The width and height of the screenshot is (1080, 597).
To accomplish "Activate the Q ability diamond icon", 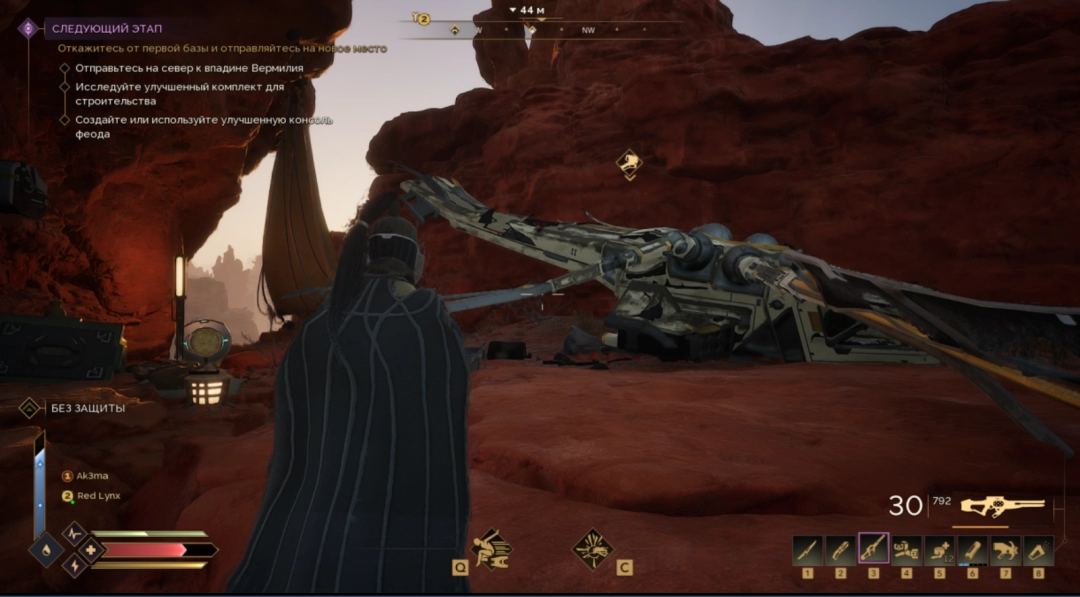I will click(491, 548).
